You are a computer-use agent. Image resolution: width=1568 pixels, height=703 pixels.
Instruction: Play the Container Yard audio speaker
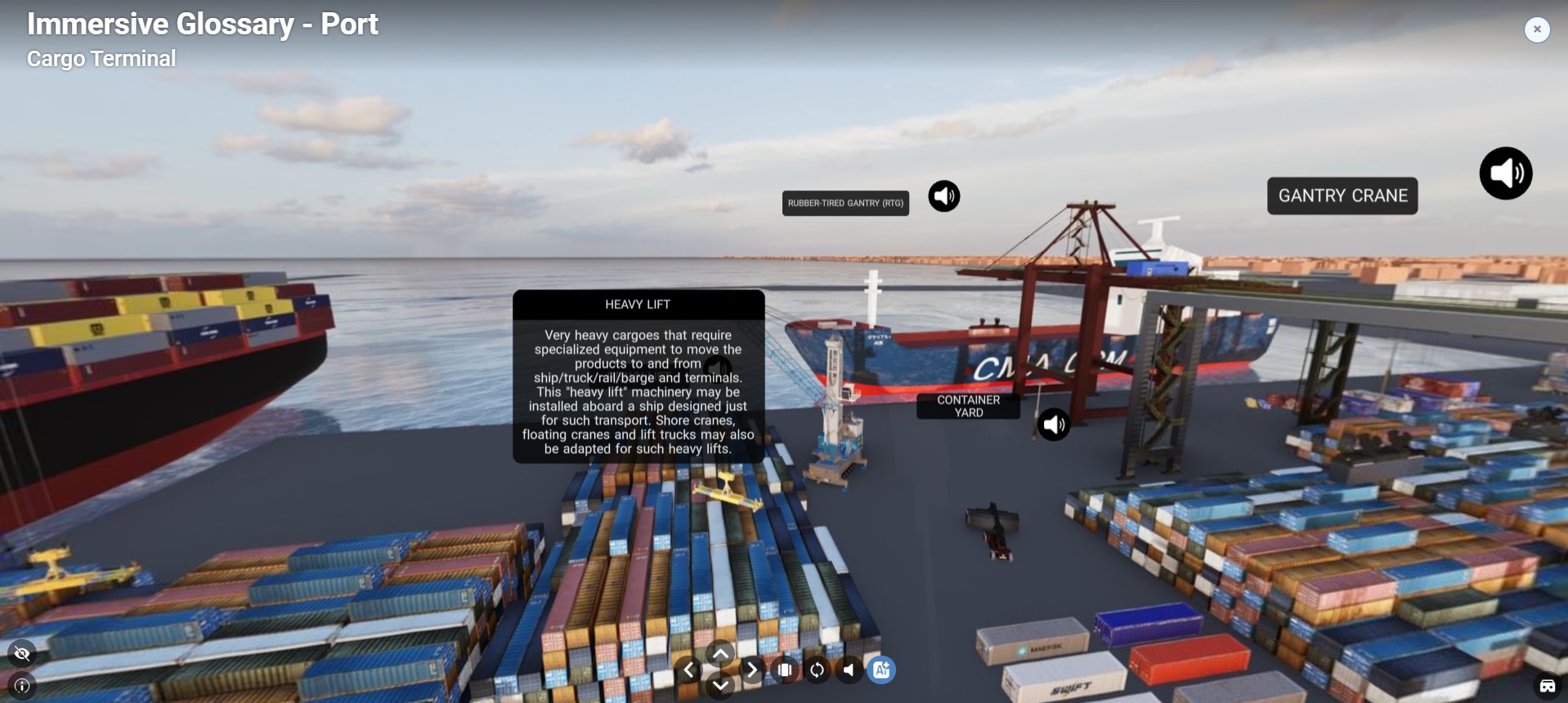(x=1054, y=424)
